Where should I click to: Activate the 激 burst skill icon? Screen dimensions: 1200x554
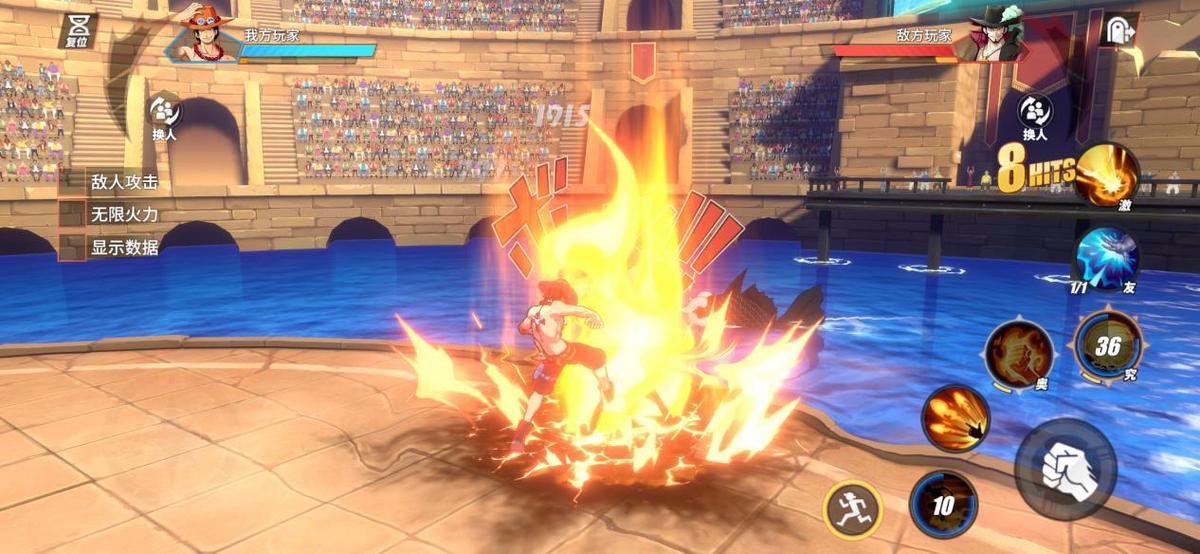point(1107,173)
